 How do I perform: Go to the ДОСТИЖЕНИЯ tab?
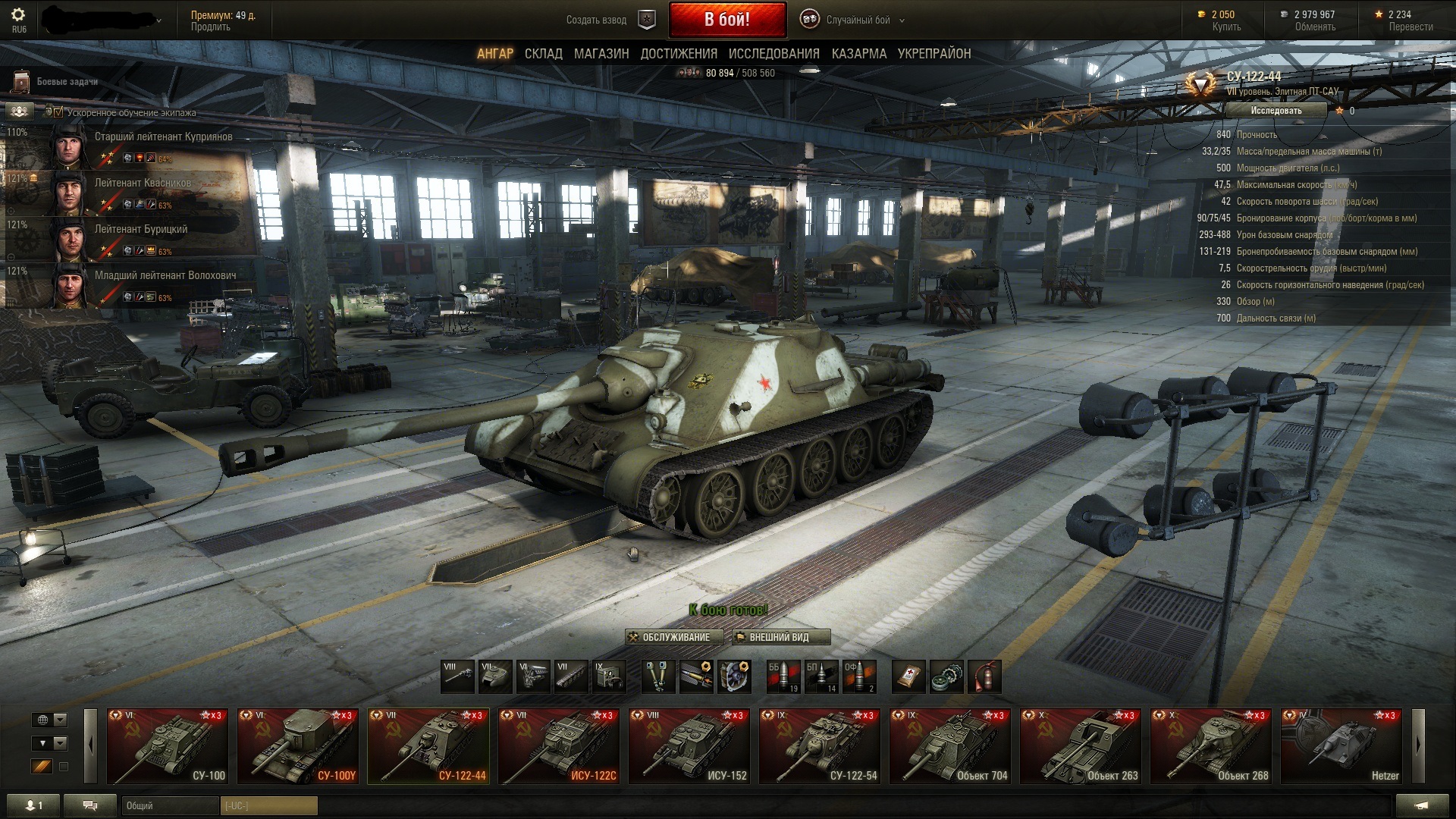pos(679,54)
